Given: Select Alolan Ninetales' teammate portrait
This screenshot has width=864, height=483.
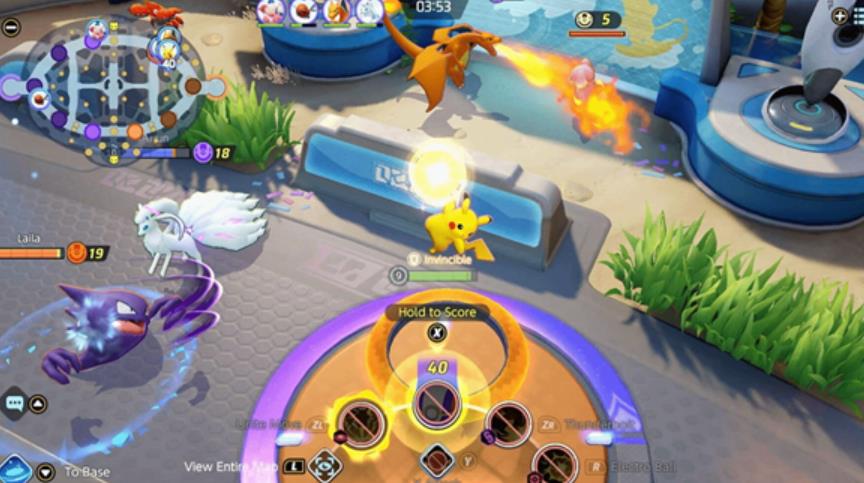Looking at the screenshot, I should 368,11.
